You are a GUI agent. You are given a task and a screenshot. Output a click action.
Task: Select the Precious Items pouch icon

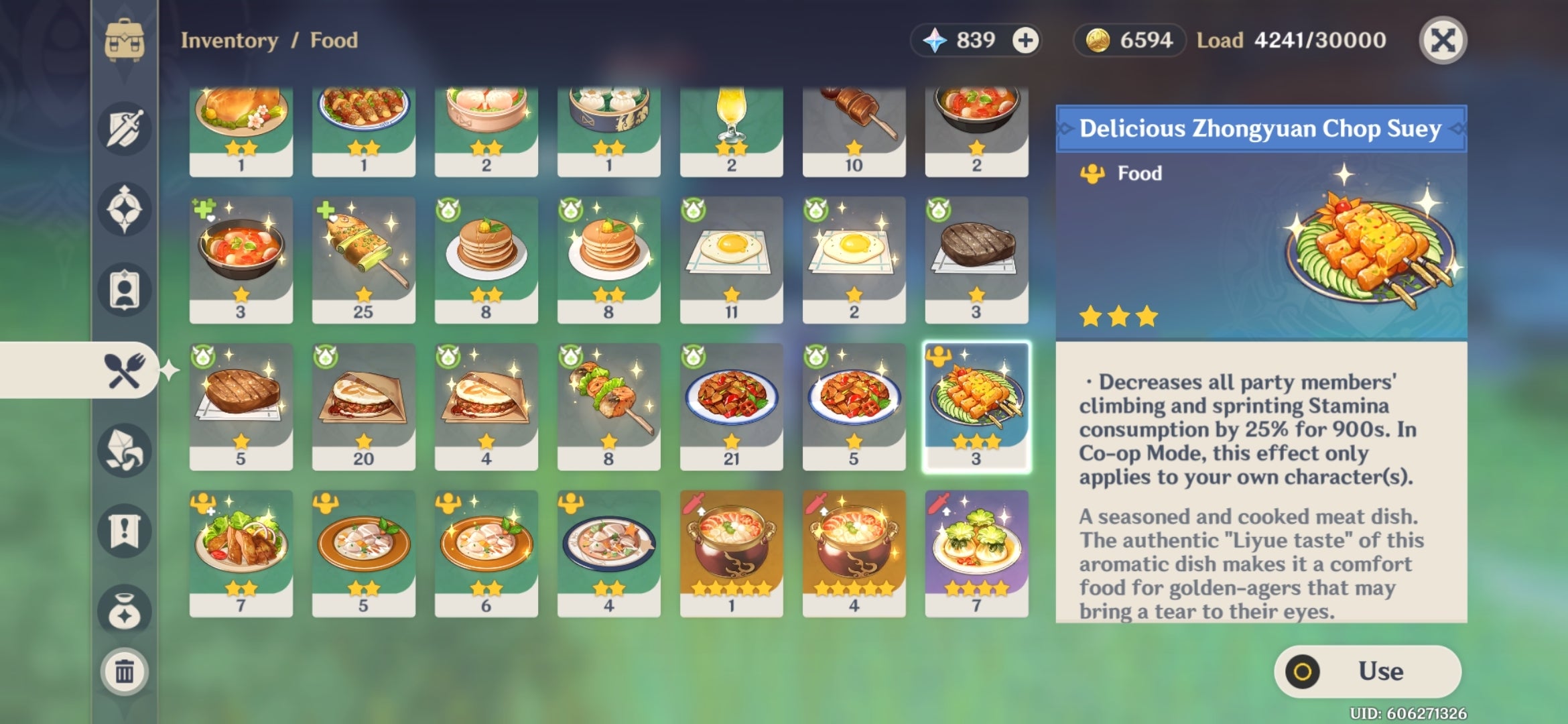124,607
